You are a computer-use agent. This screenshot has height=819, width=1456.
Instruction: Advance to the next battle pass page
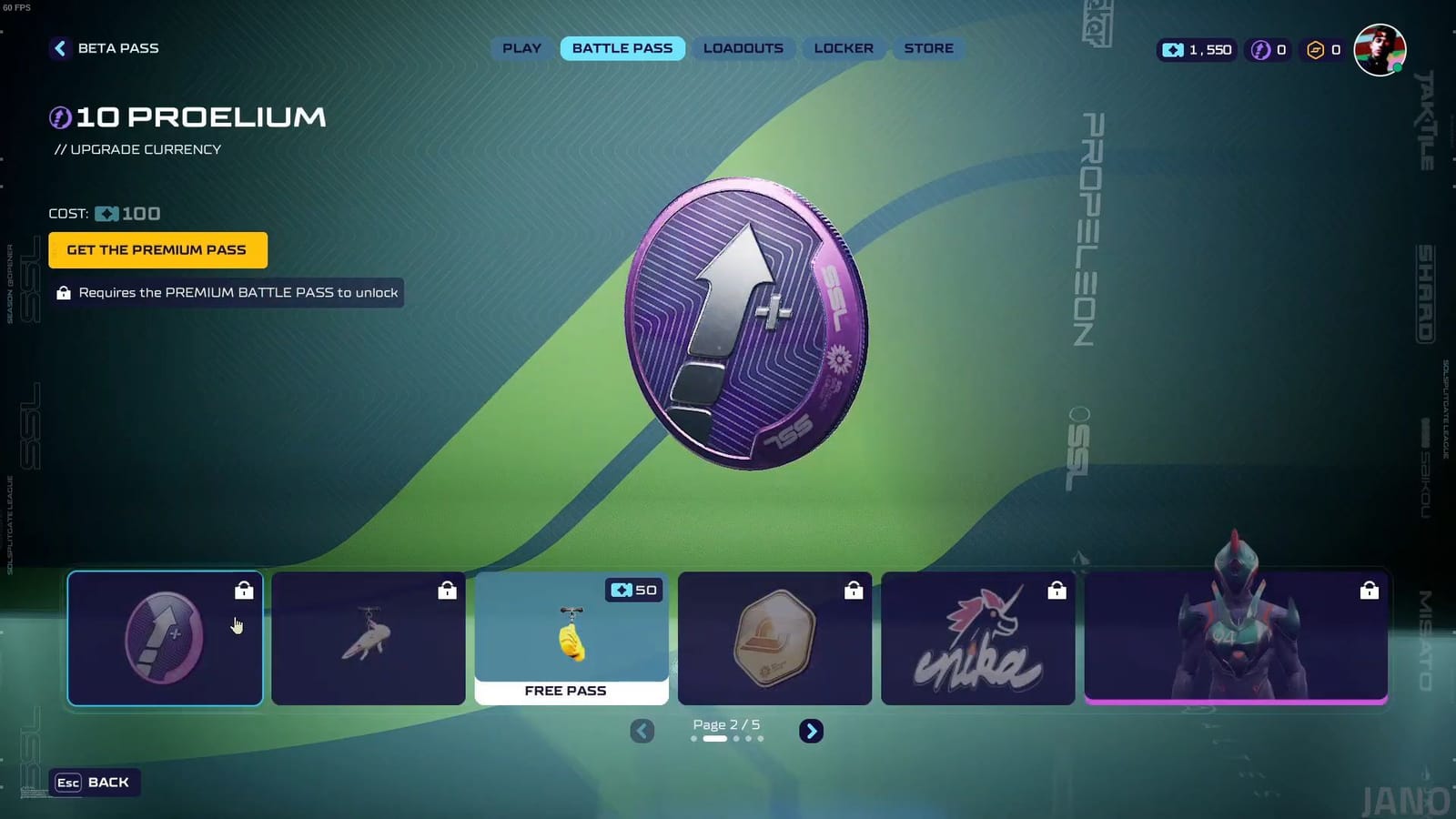(x=811, y=731)
